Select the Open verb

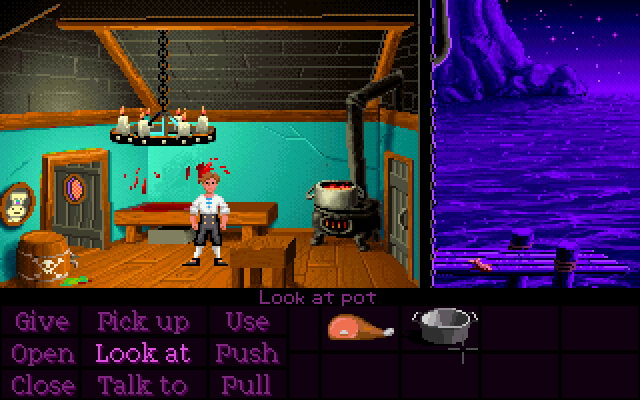43,353
